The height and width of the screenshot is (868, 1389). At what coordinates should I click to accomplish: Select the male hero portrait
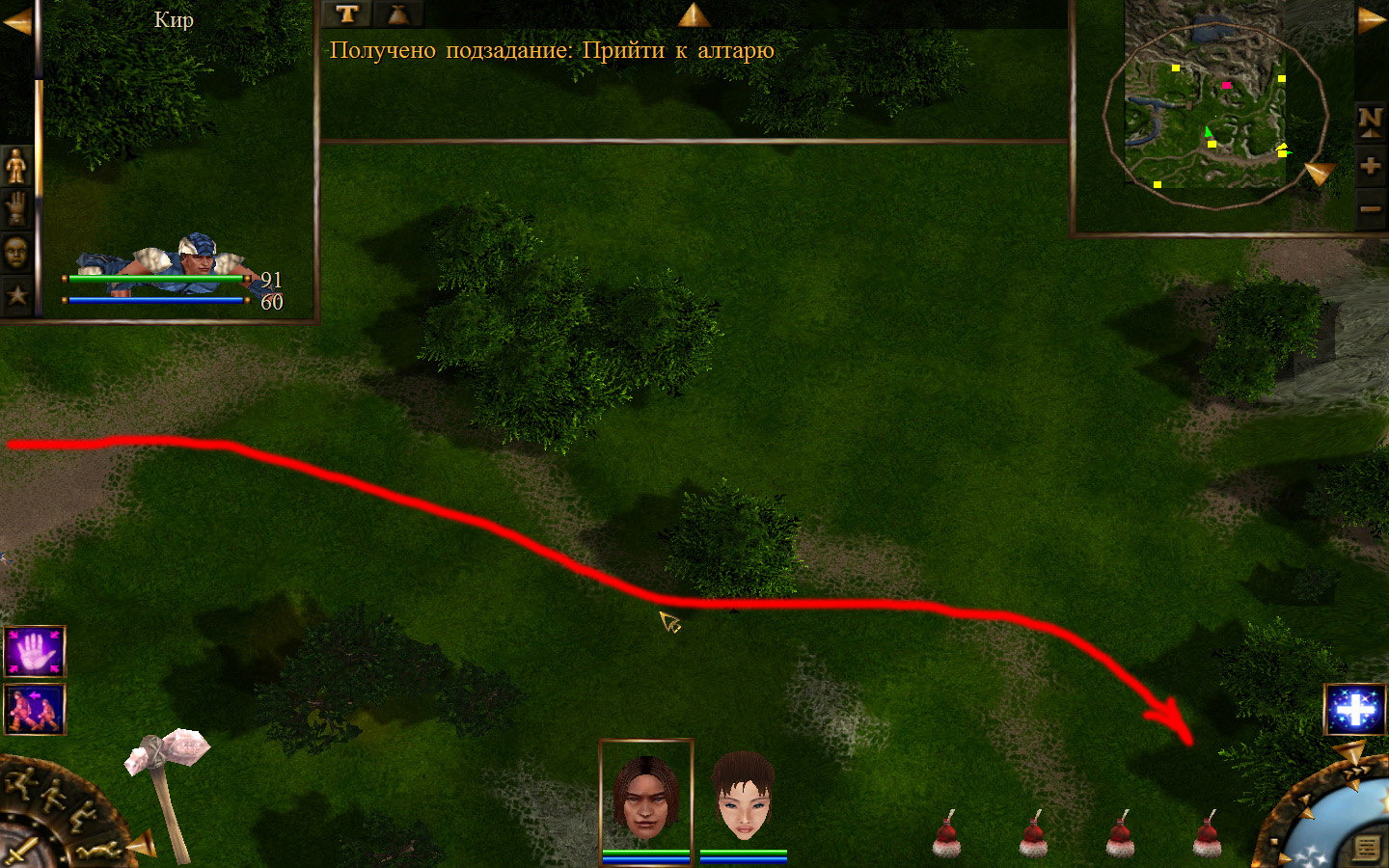[x=645, y=797]
